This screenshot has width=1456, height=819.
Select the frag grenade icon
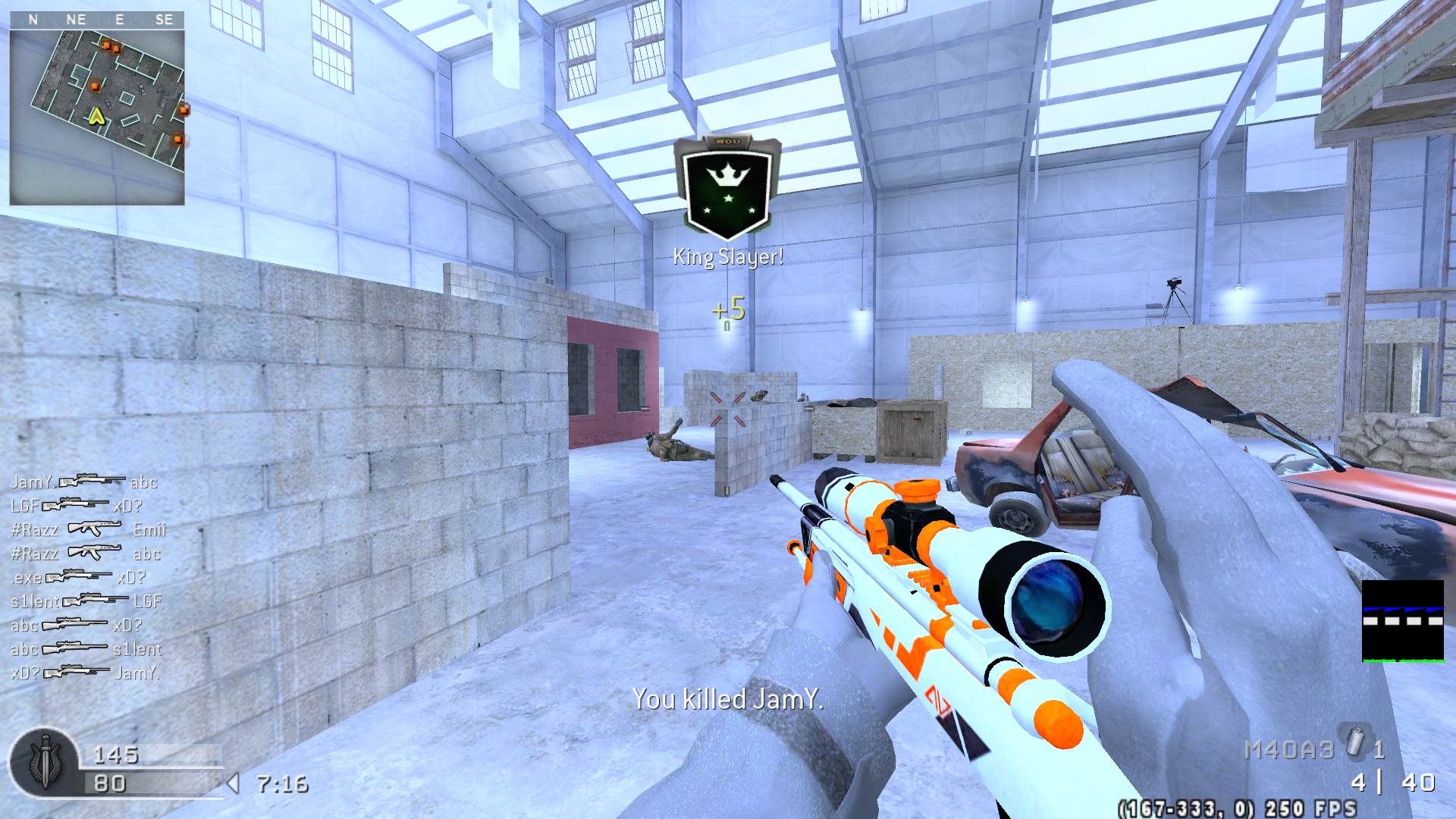pyautogui.click(x=1355, y=743)
